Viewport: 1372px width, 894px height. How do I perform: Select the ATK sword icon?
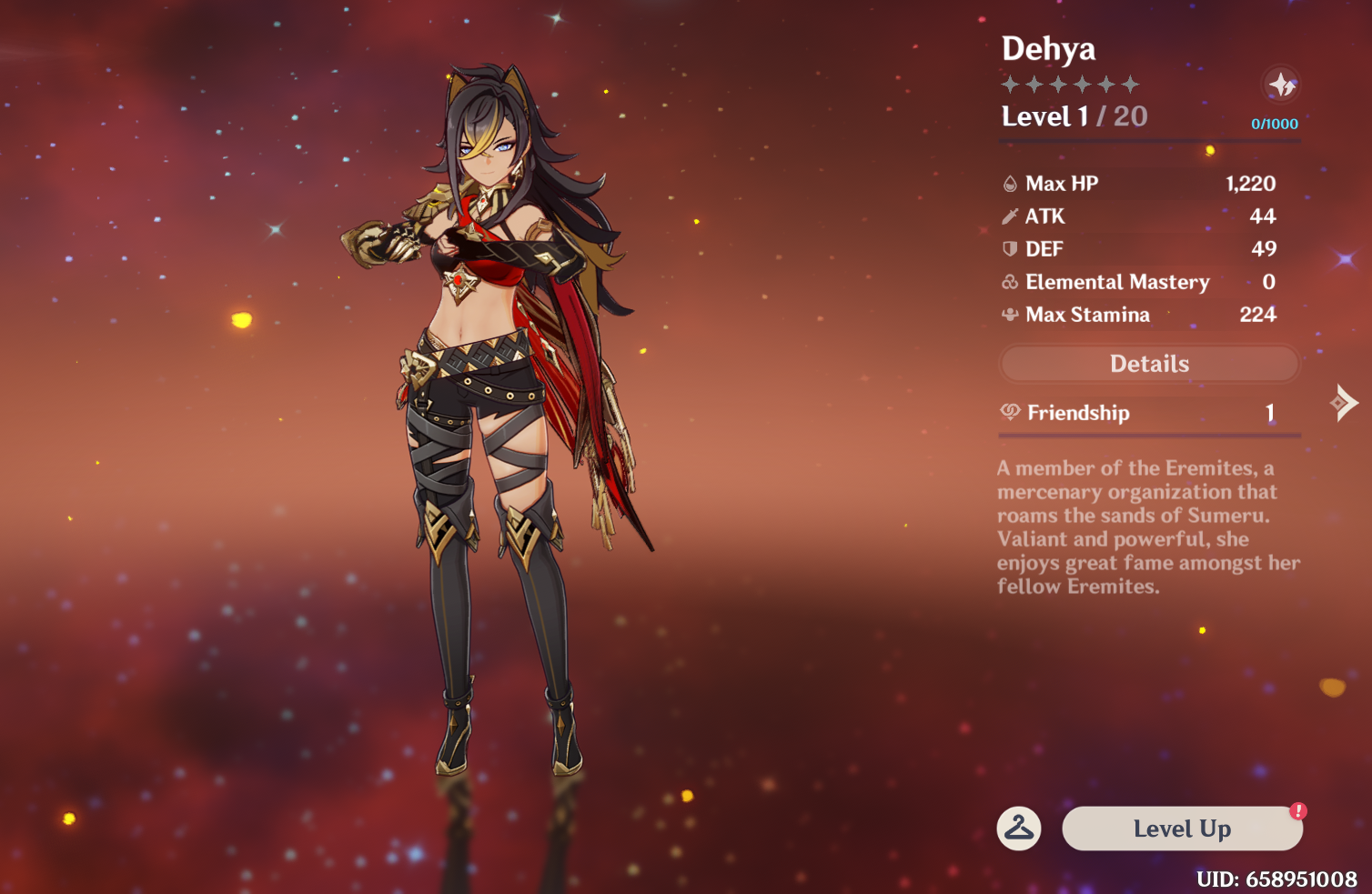coord(1010,216)
